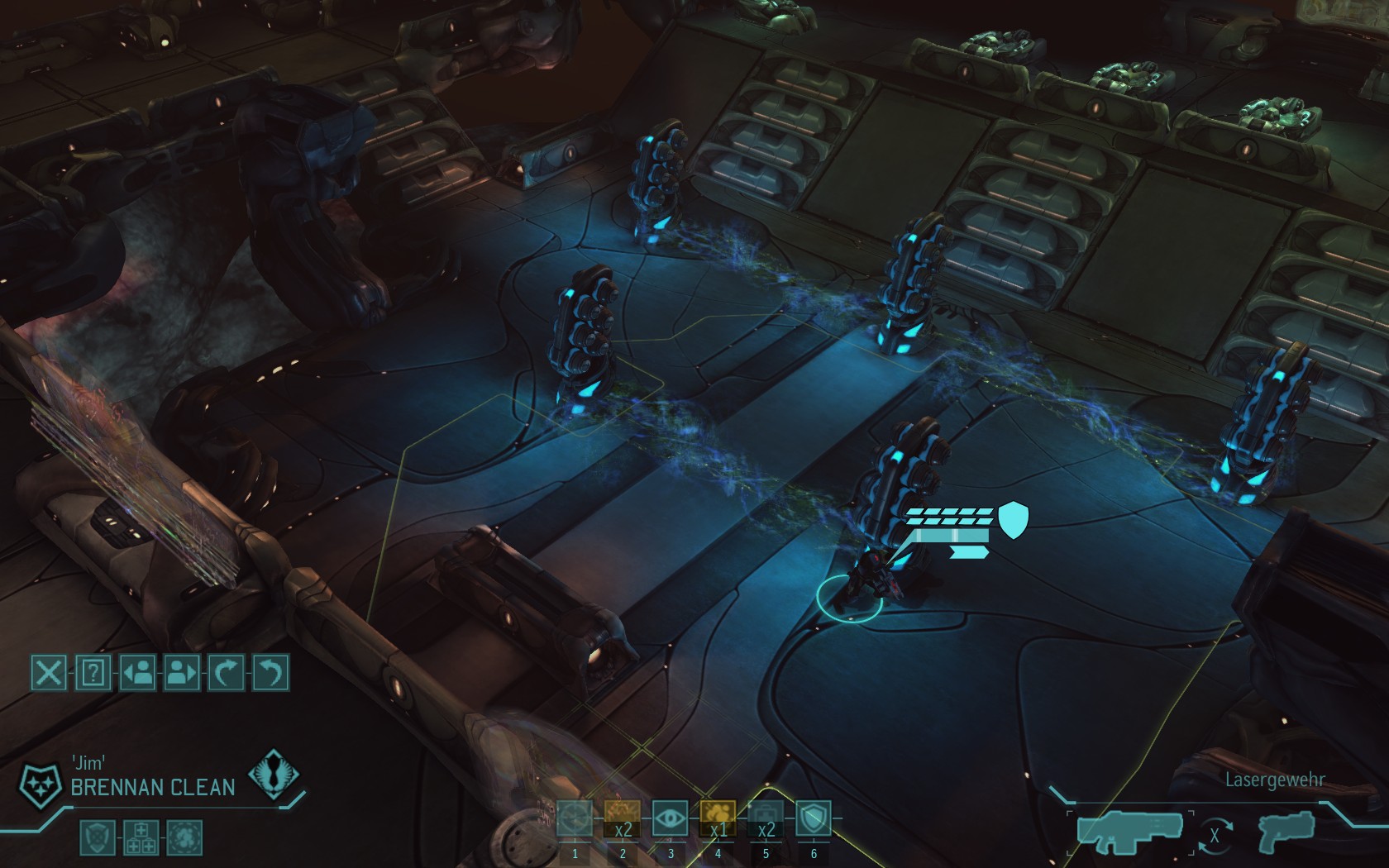This screenshot has width=1389, height=868.
Task: Rotate camera with the left-curving arrow
Action: (x=270, y=672)
